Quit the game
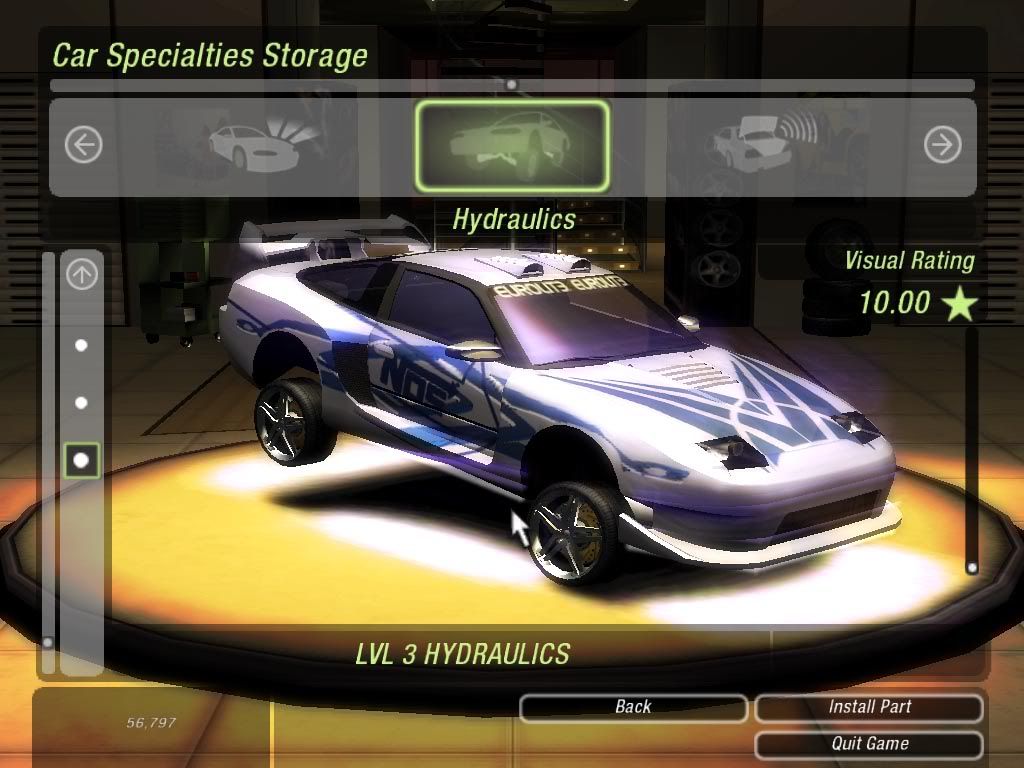The height and width of the screenshot is (768, 1024). [869, 744]
